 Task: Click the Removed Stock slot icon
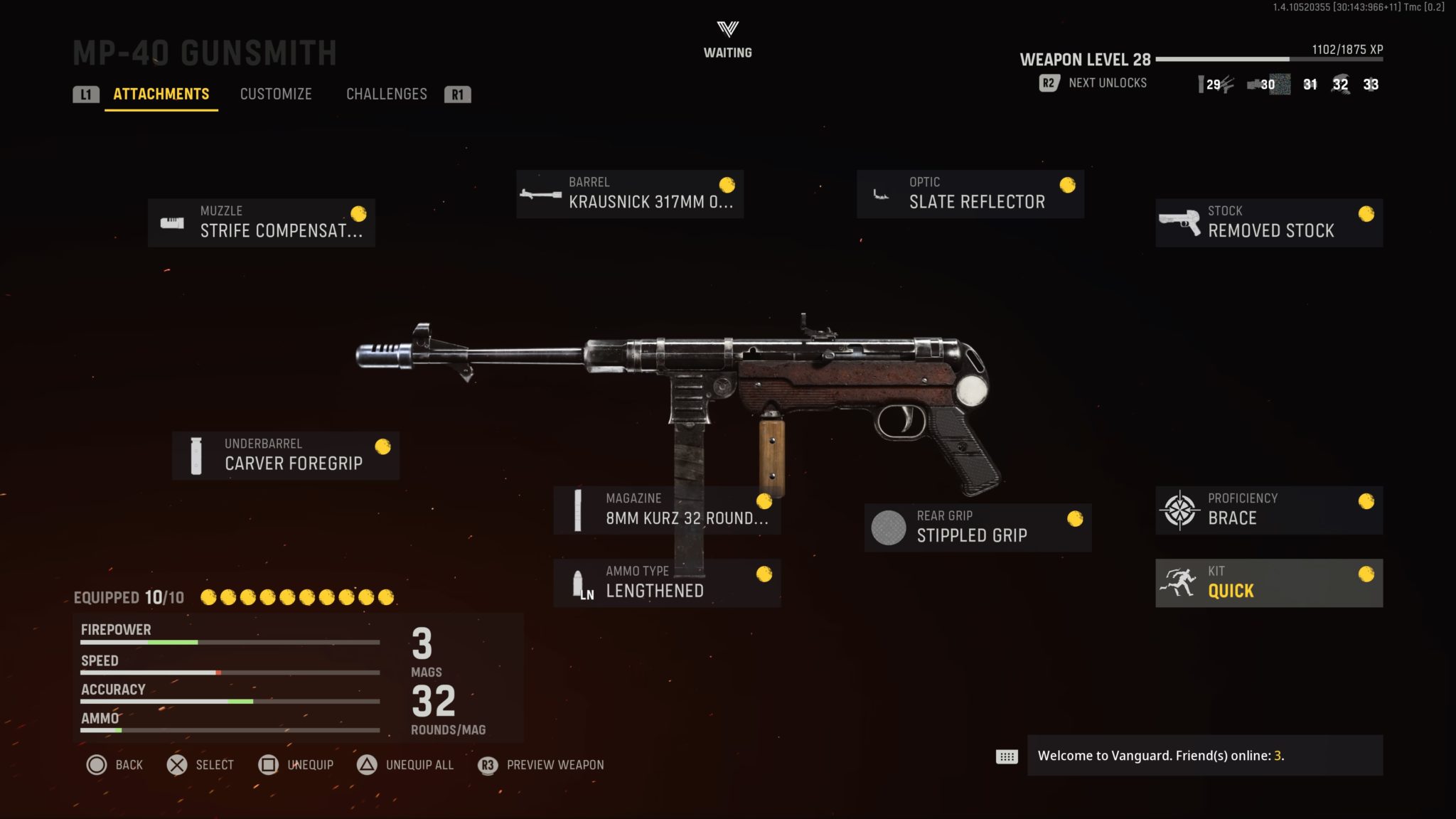(x=1179, y=221)
